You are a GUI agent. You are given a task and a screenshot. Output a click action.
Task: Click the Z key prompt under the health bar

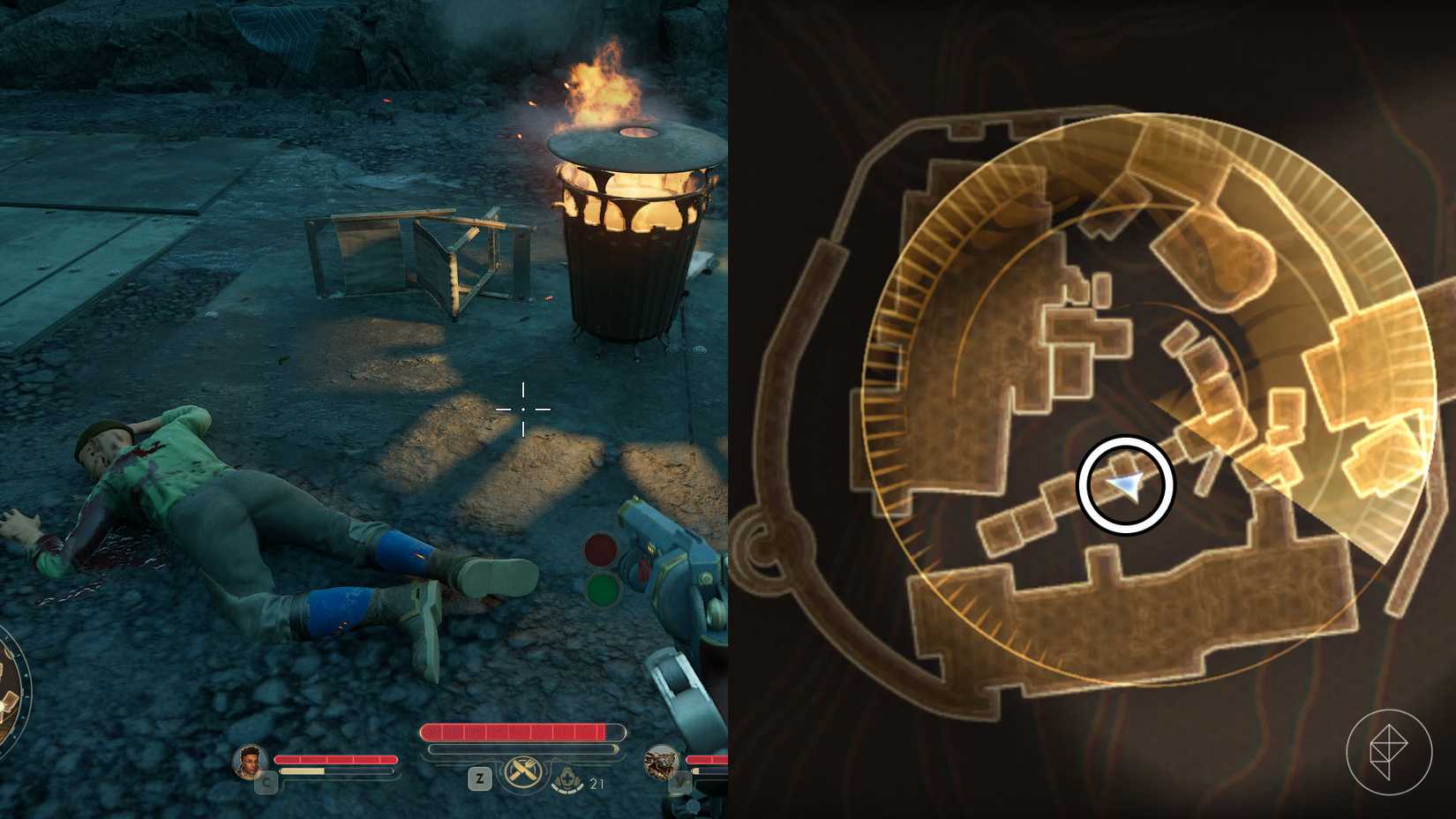click(480, 778)
